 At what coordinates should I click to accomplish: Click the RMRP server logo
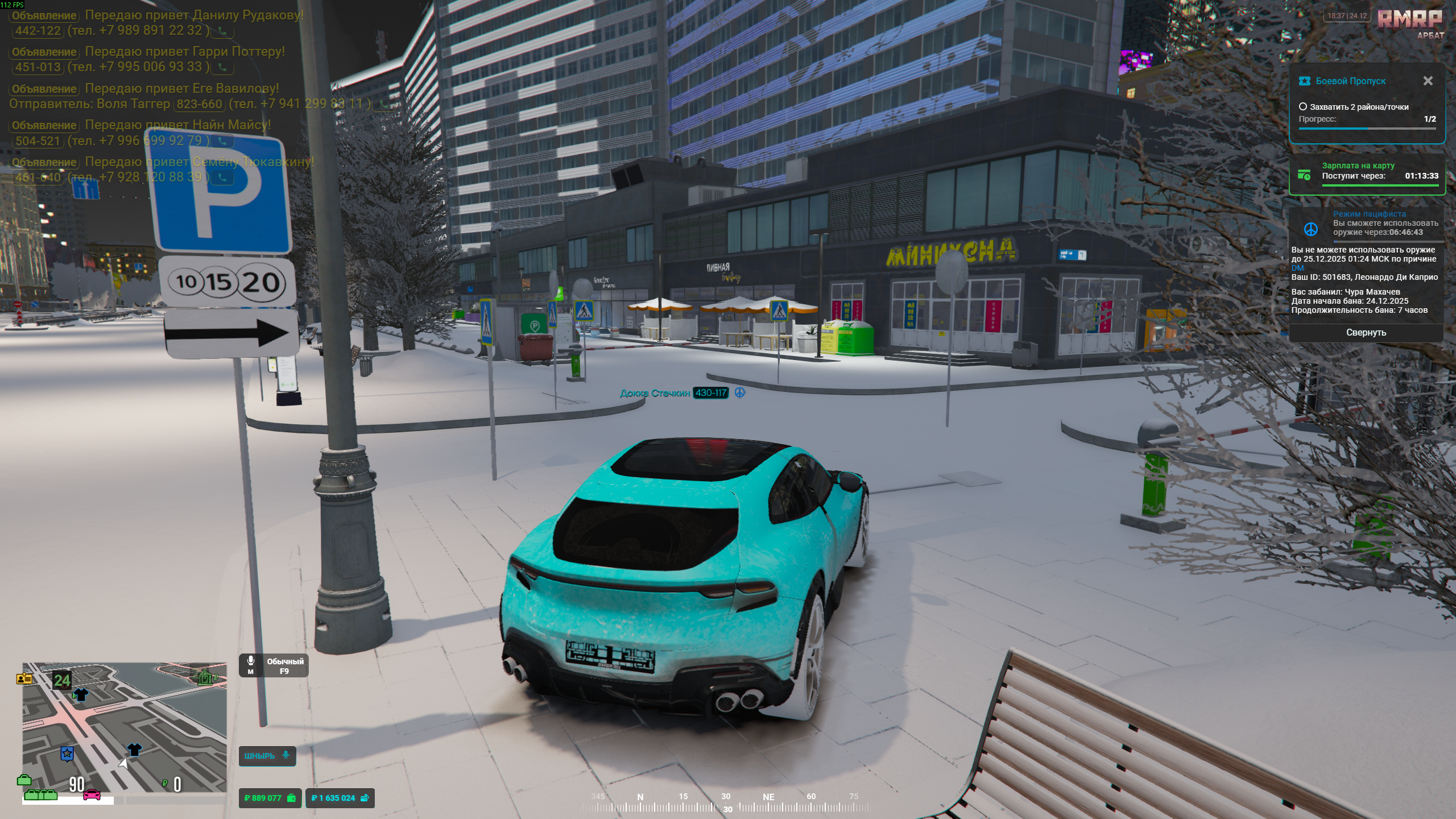(1409, 19)
